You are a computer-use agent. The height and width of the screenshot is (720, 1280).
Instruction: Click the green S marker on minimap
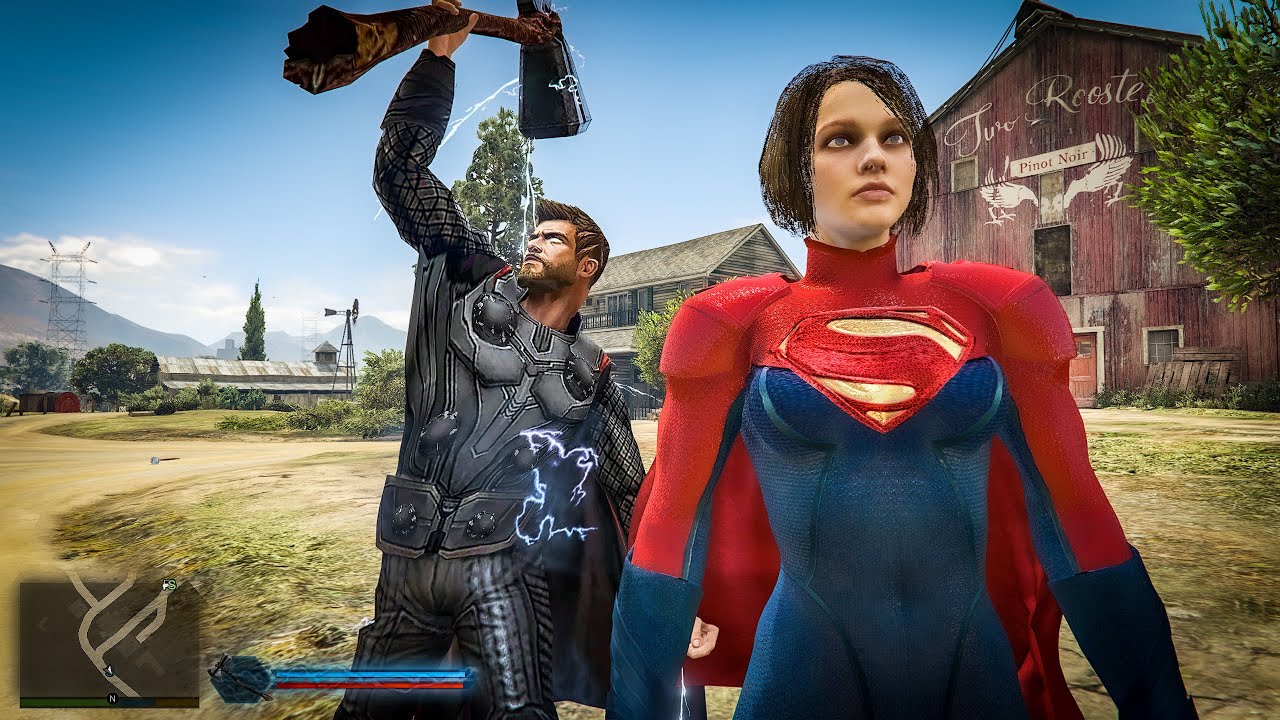[170, 584]
